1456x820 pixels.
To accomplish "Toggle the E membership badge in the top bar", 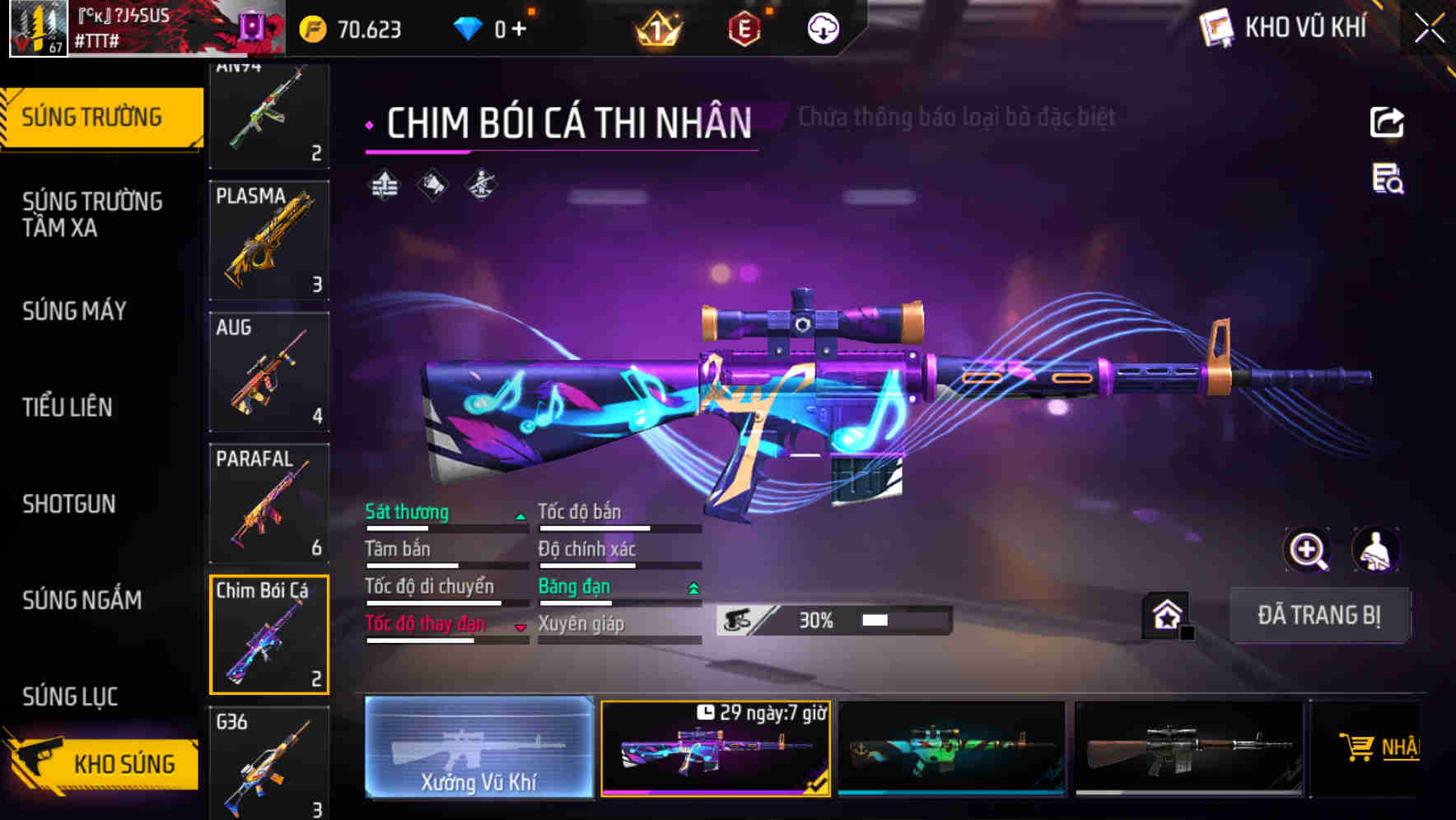I will tap(744, 30).
